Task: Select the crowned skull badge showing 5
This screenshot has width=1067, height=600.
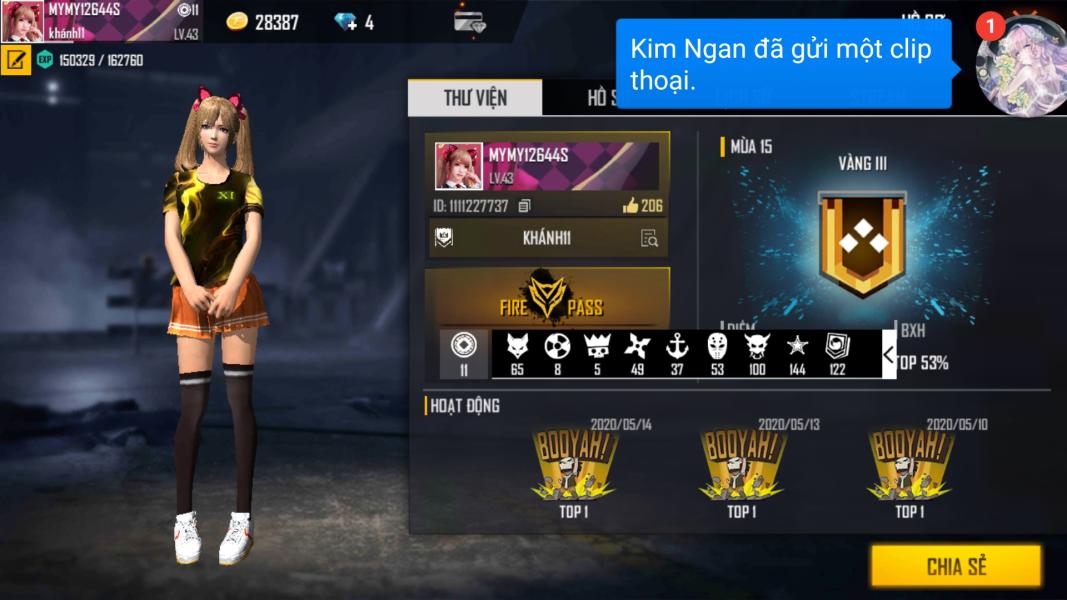Action: click(x=597, y=353)
